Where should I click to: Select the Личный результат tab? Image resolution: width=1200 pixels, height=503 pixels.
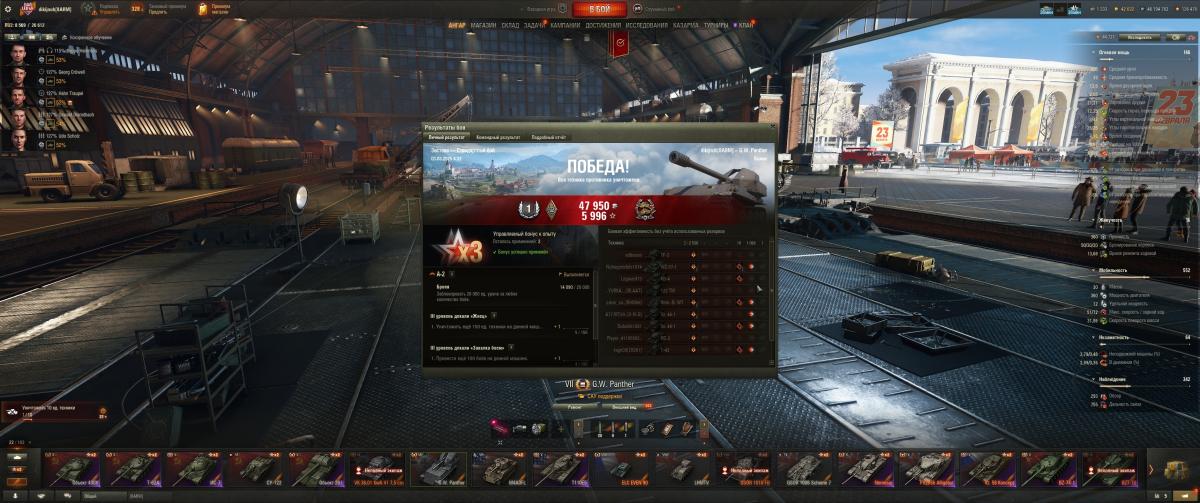tap(447, 136)
